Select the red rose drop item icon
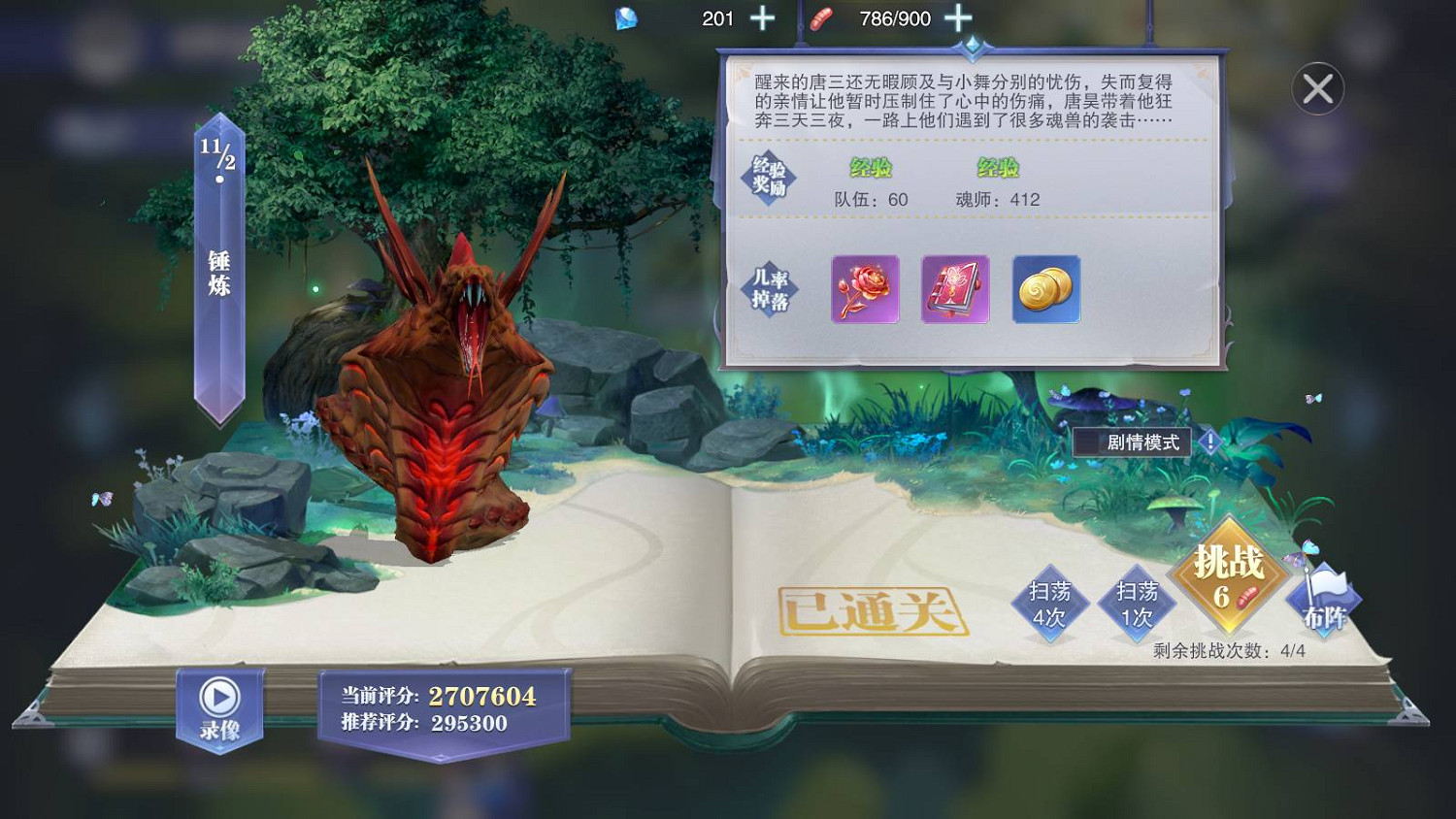This screenshot has height=819, width=1456. point(864,290)
